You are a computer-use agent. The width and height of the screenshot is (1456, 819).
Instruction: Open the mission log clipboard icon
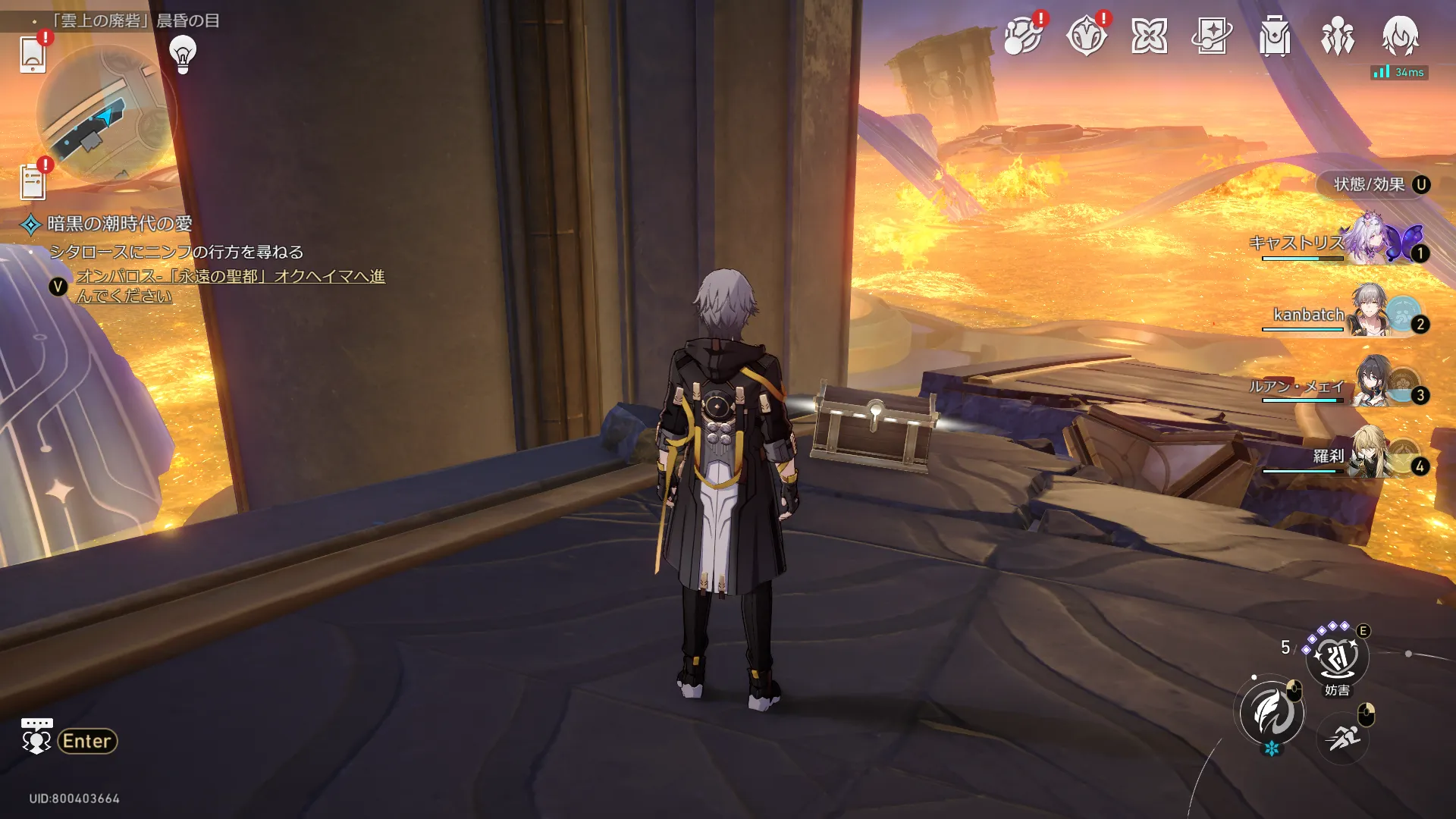click(x=33, y=182)
